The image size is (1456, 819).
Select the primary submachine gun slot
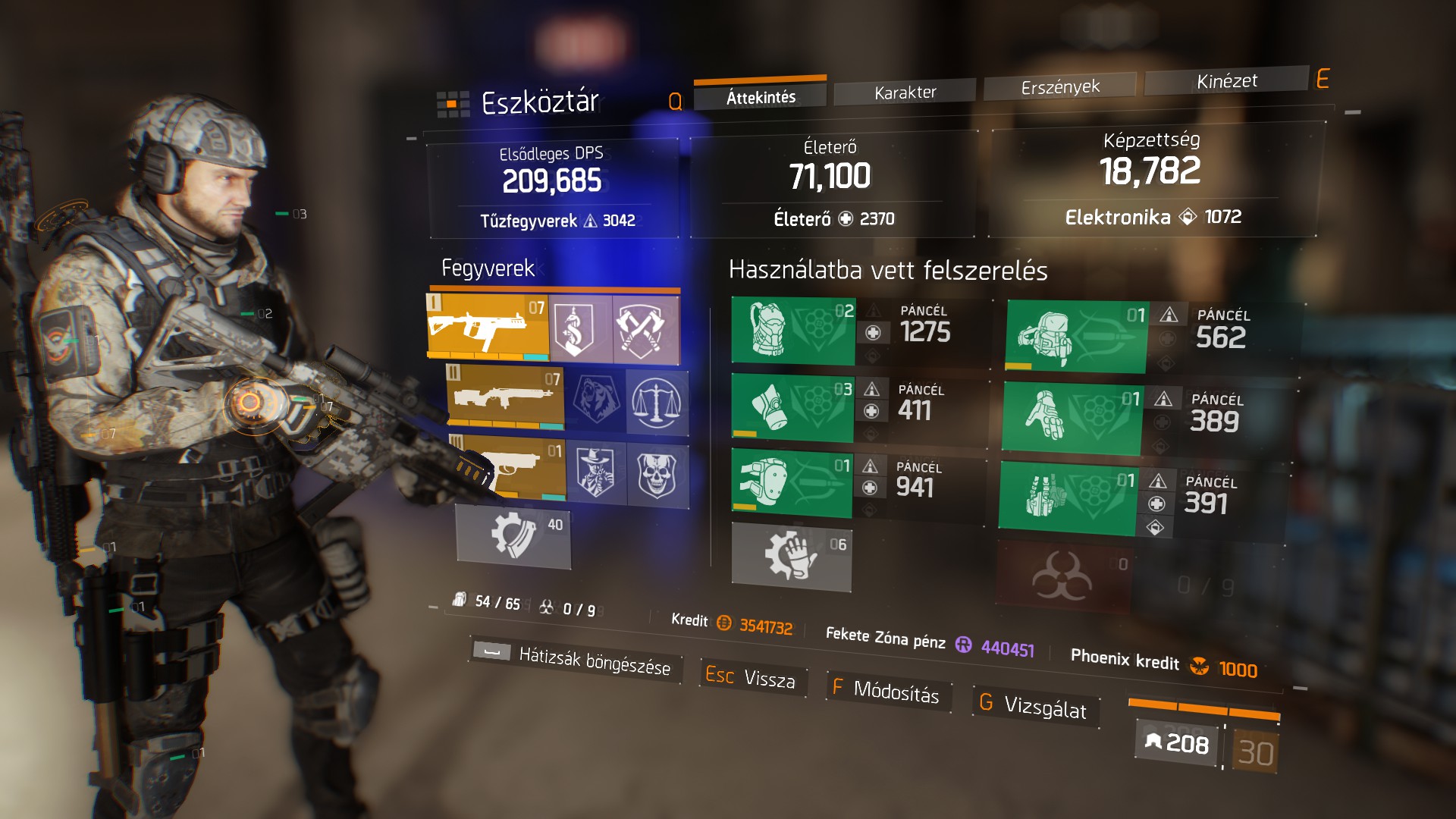(488, 327)
